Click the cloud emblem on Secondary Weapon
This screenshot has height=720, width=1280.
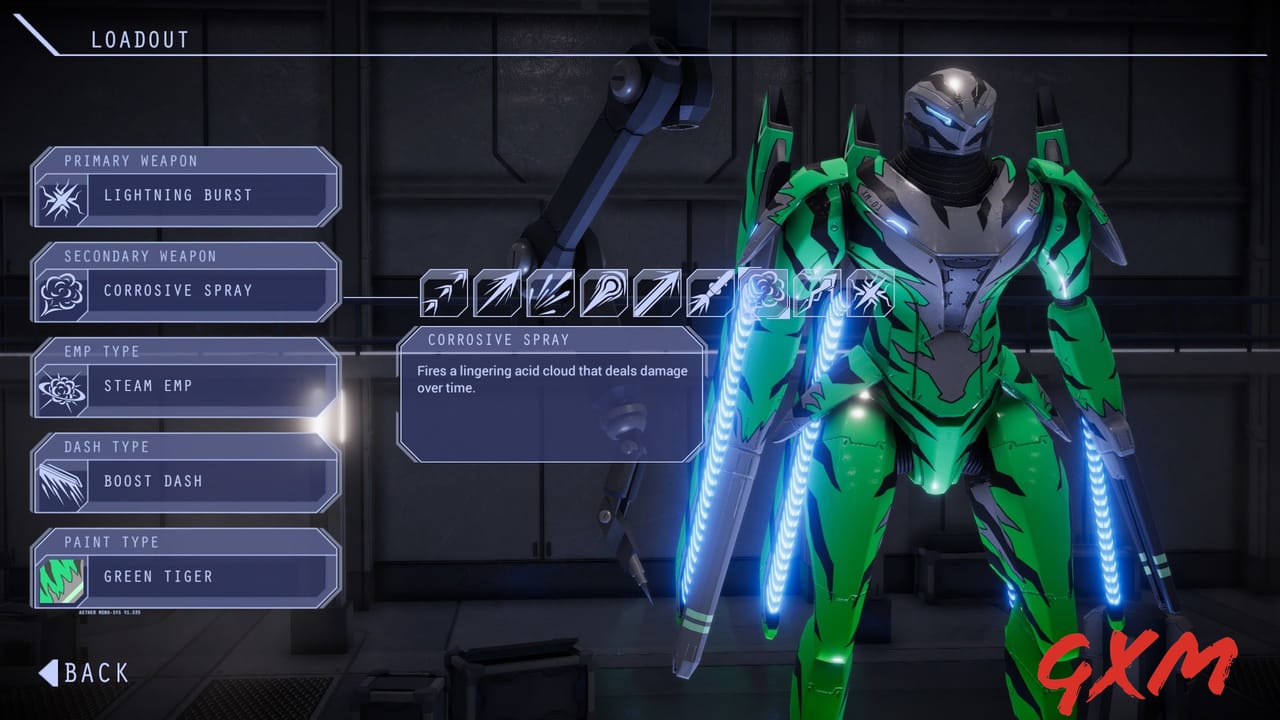[61, 291]
